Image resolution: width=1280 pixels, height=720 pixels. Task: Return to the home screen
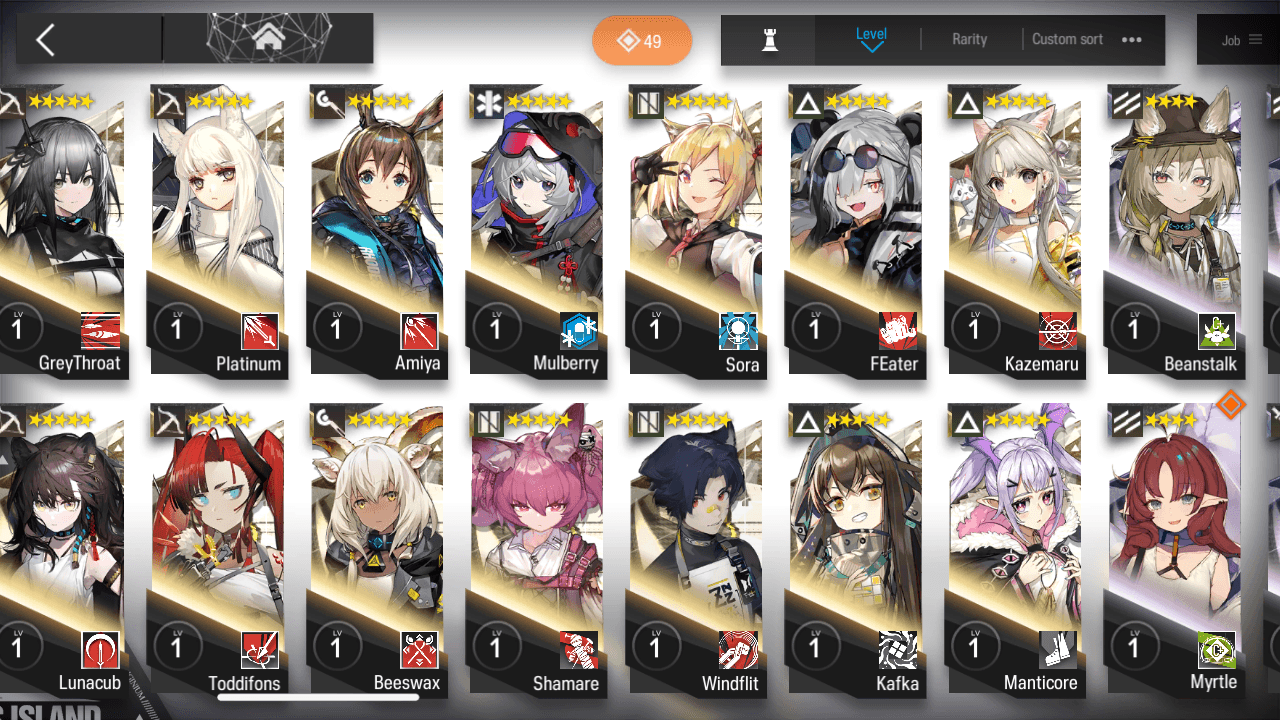pos(267,39)
